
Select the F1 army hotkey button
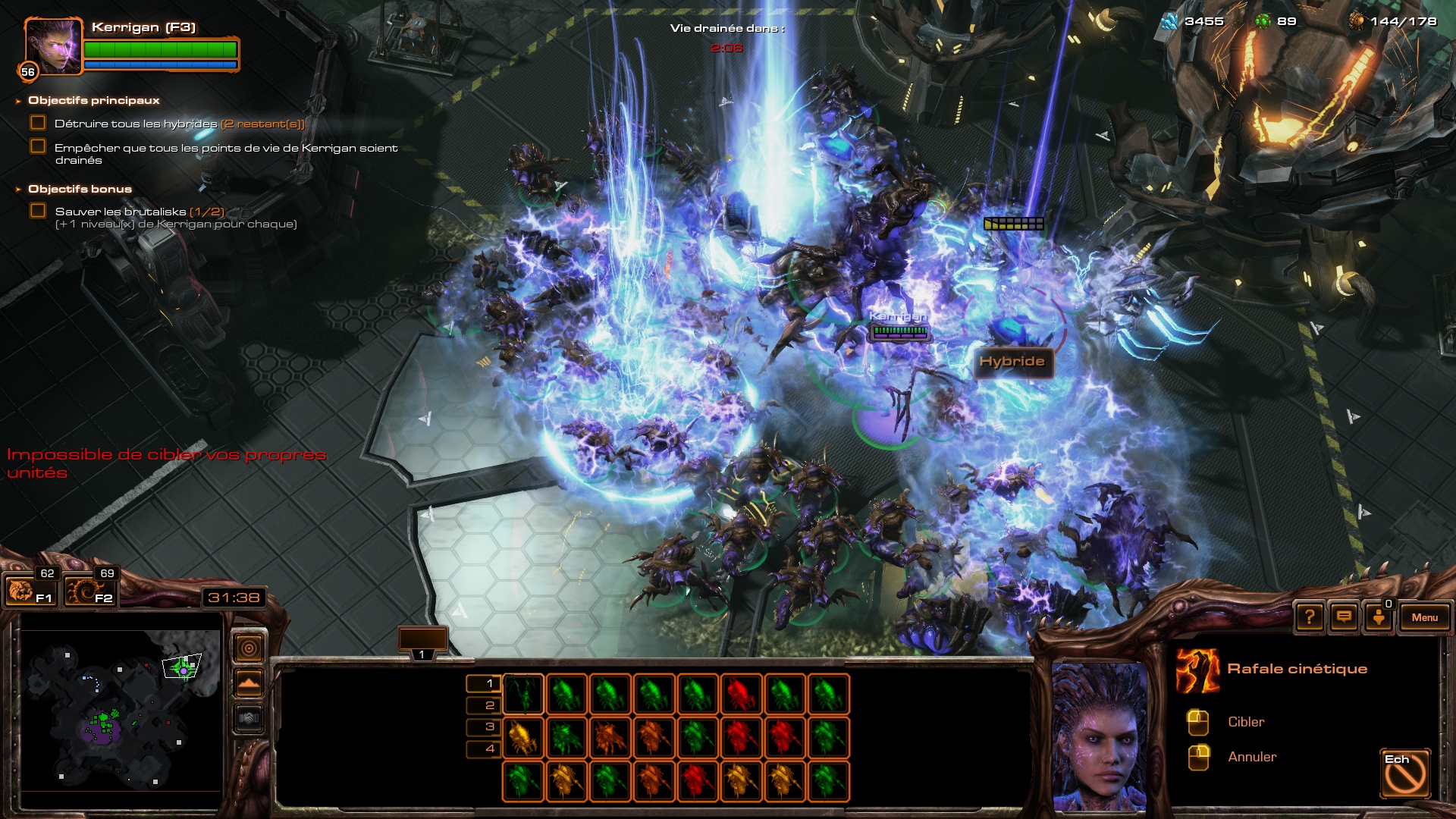pos(30,591)
